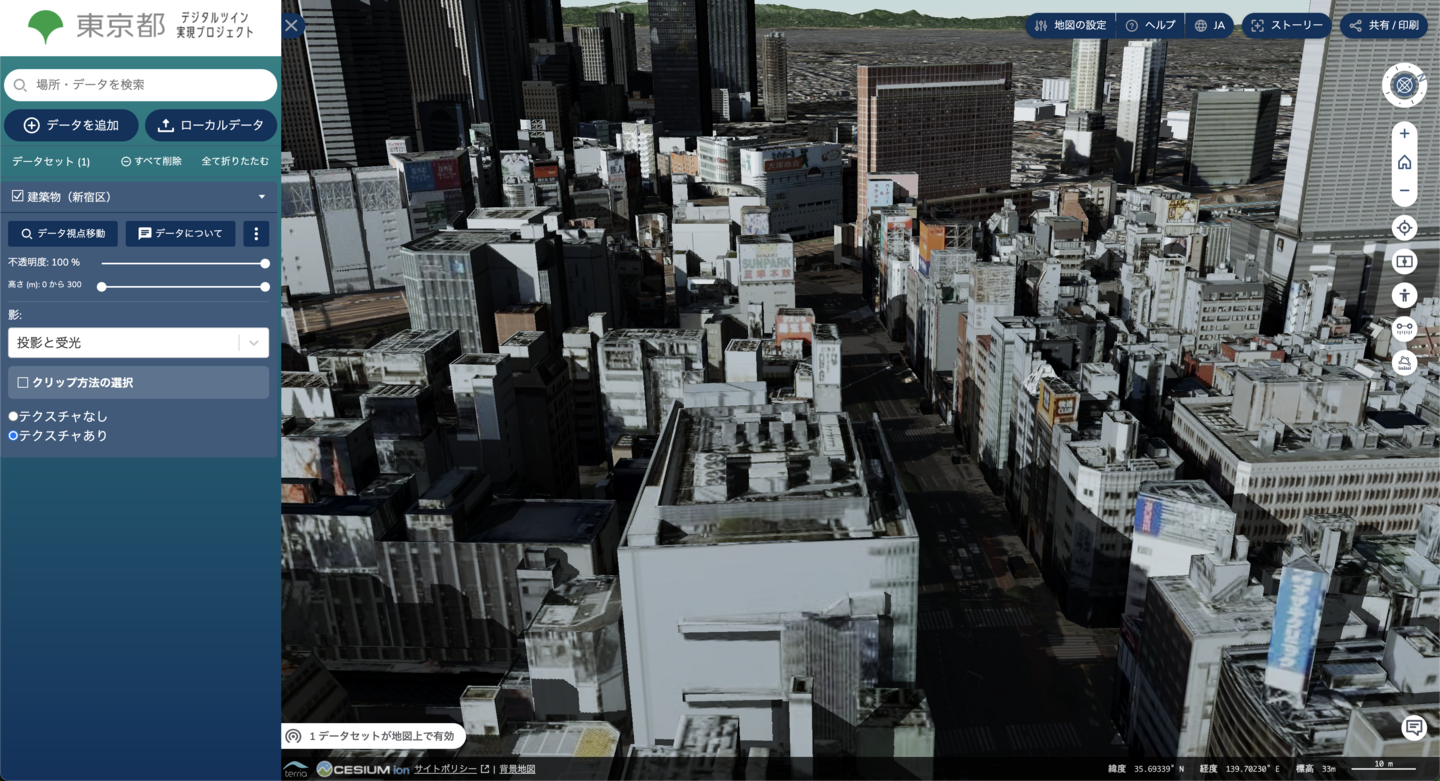Screen dimensions: 1440x781
Task: Select the ローカルデータ upload button
Action: 211,125
